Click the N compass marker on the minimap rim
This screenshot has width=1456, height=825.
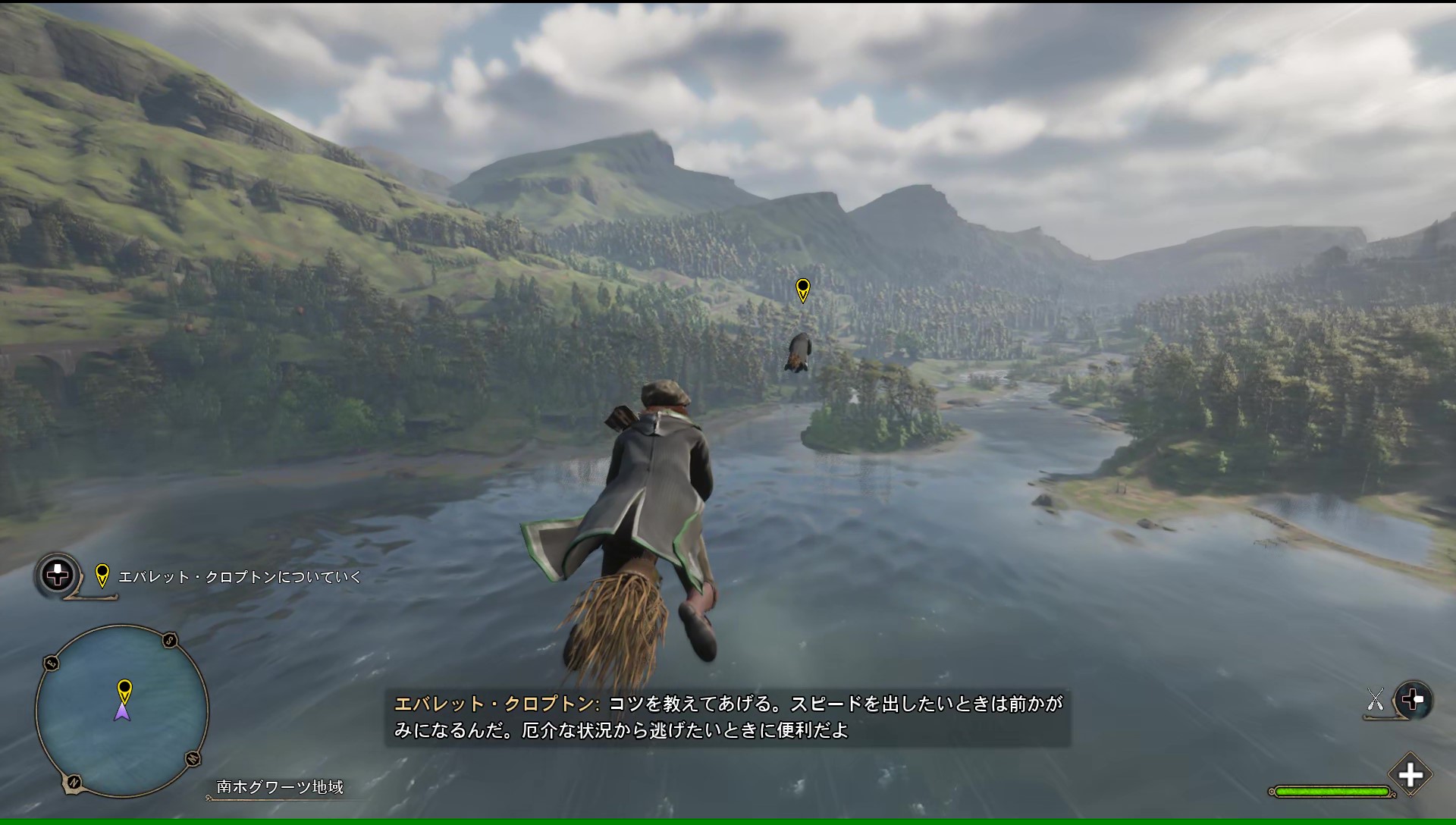(x=74, y=781)
